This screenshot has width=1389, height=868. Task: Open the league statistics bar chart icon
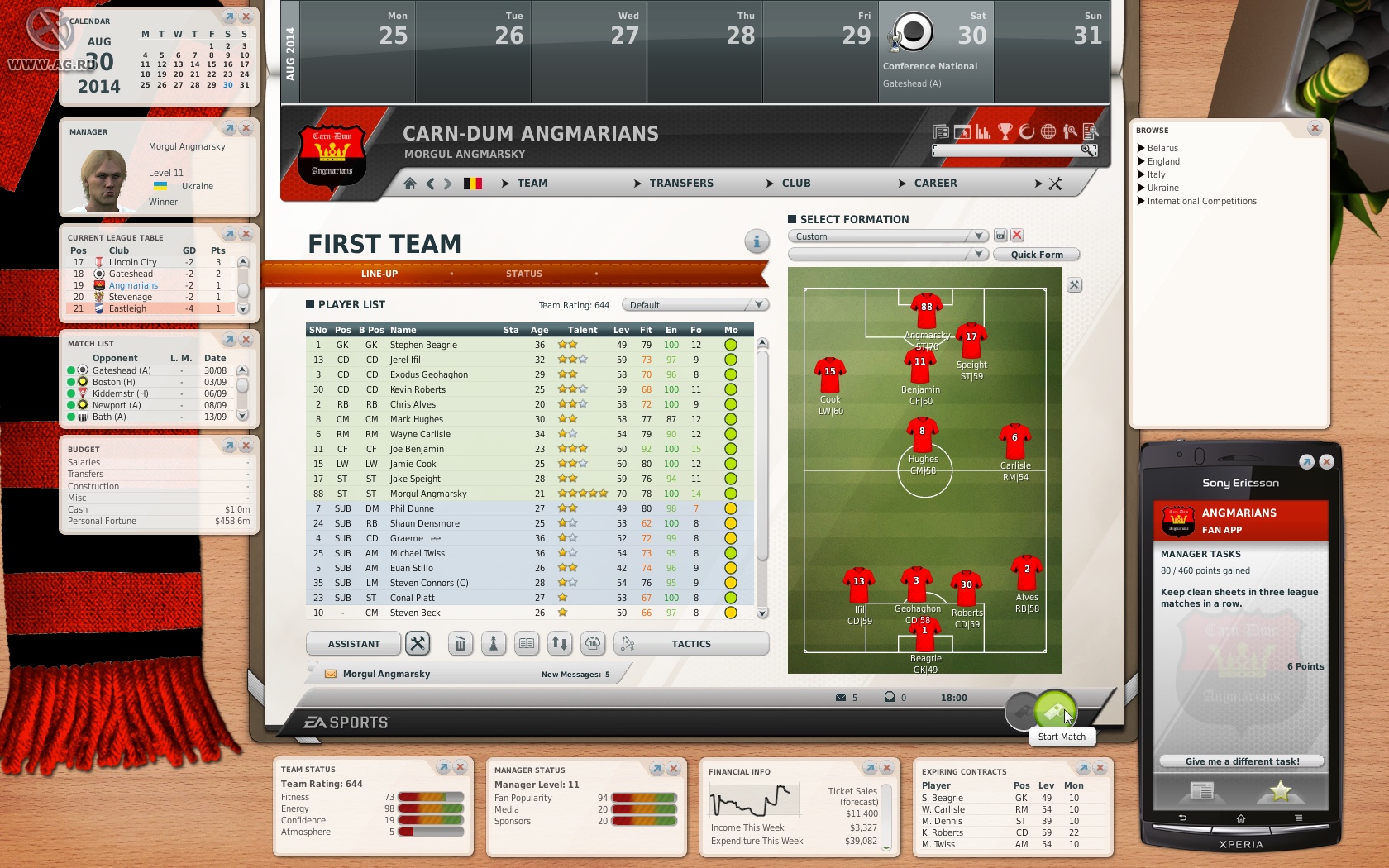[x=981, y=132]
